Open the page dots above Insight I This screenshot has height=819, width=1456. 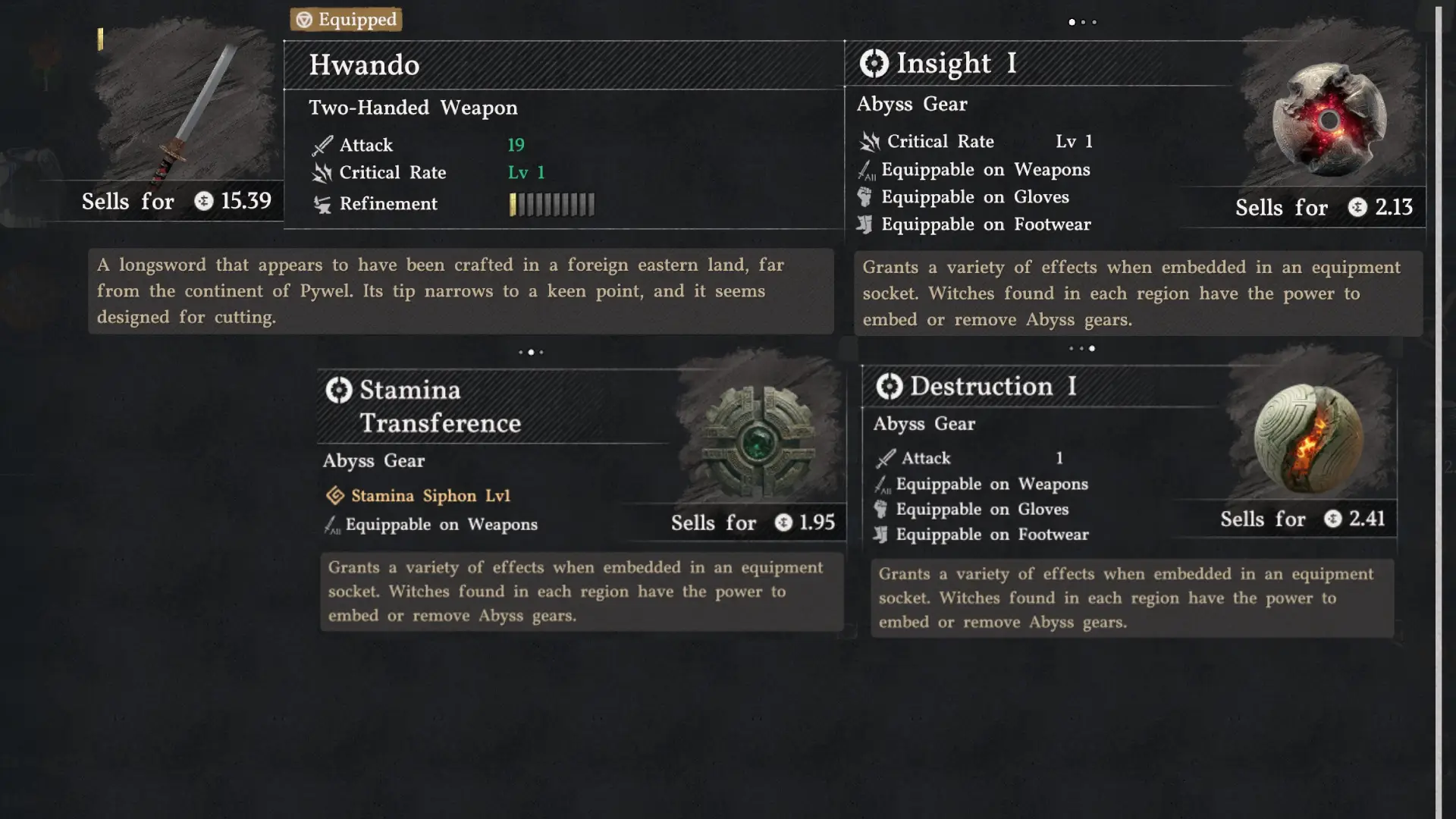point(1083,22)
